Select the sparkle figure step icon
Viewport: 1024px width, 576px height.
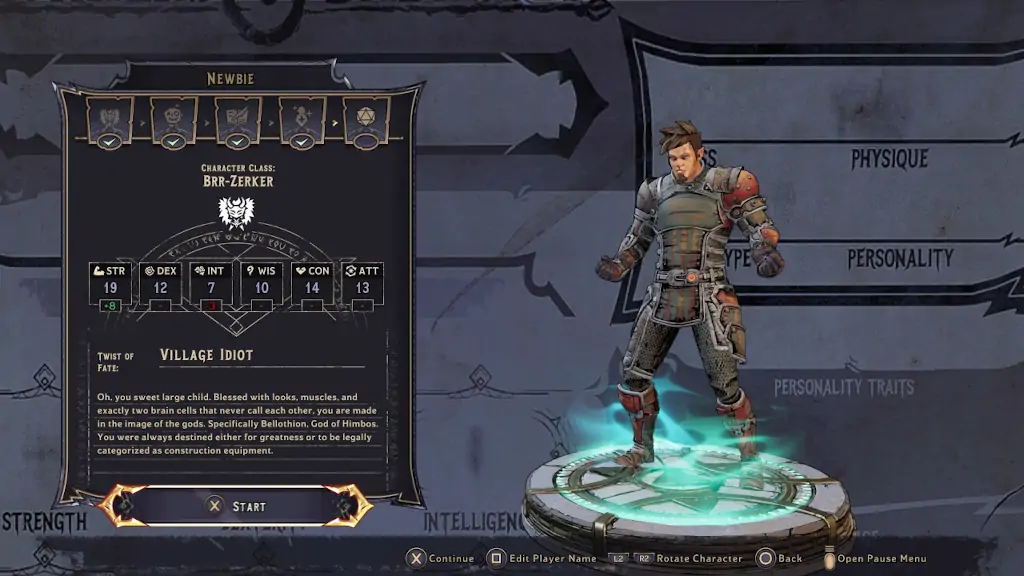click(x=302, y=119)
